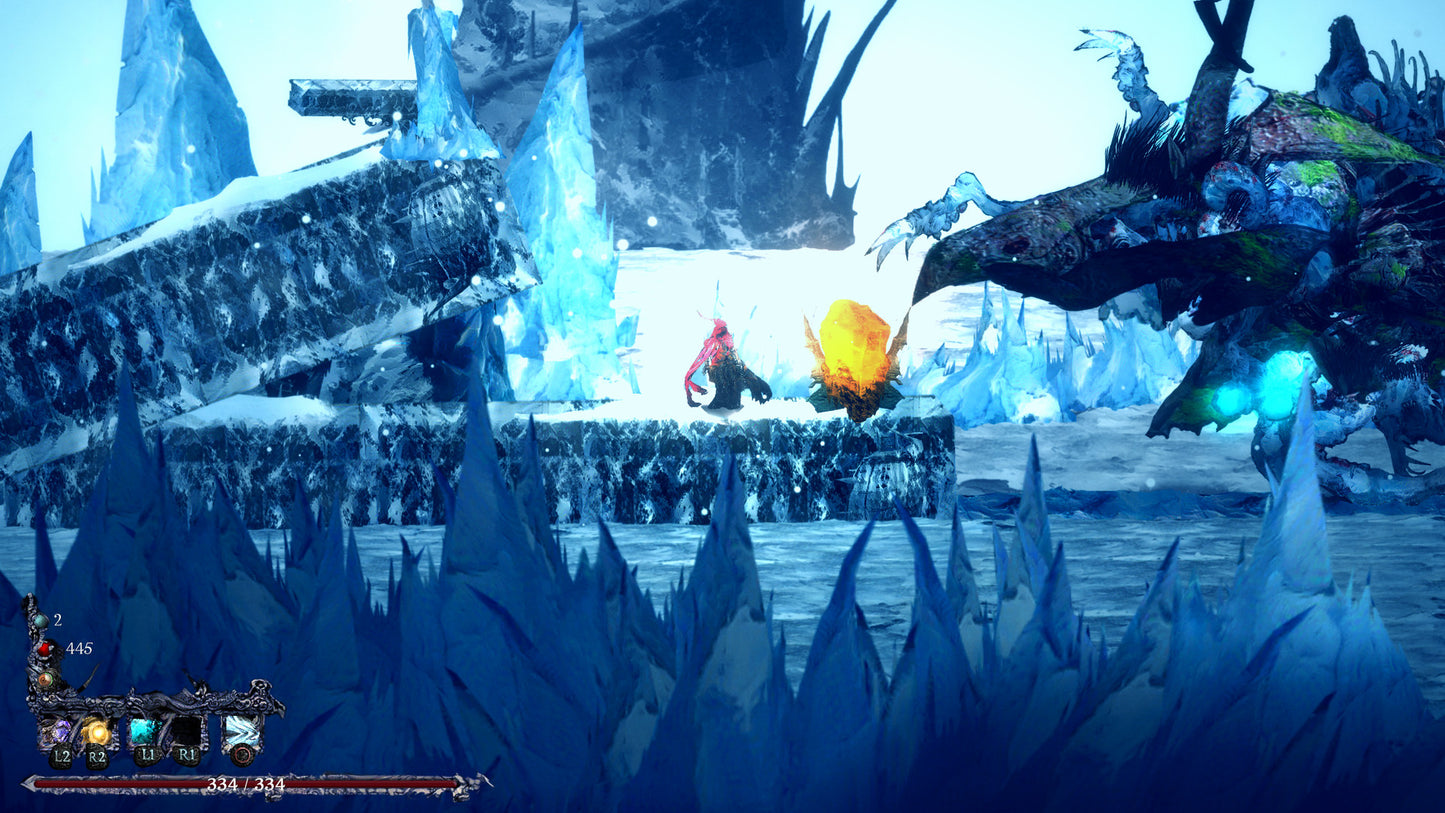
Task: Click the red gem currency icon
Action: pyautogui.click(x=46, y=649)
